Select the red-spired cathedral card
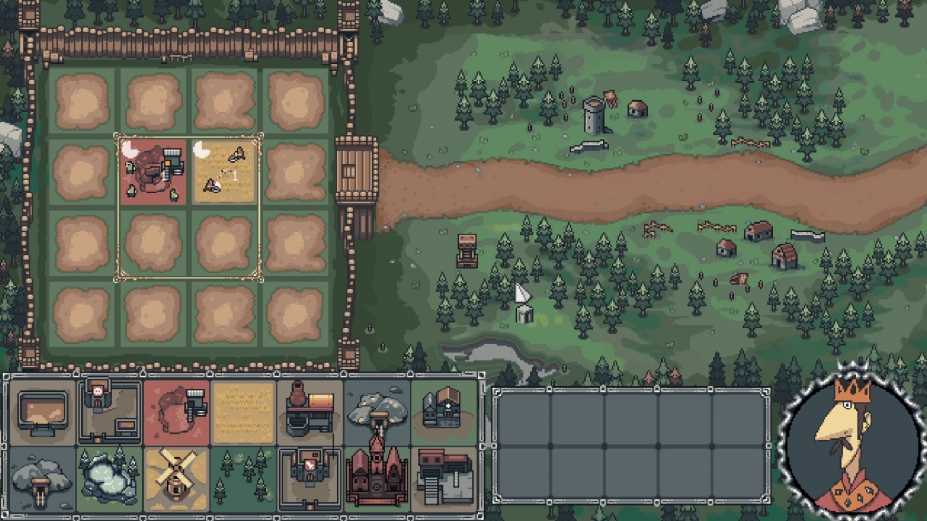The height and width of the screenshot is (521, 927). point(377,476)
